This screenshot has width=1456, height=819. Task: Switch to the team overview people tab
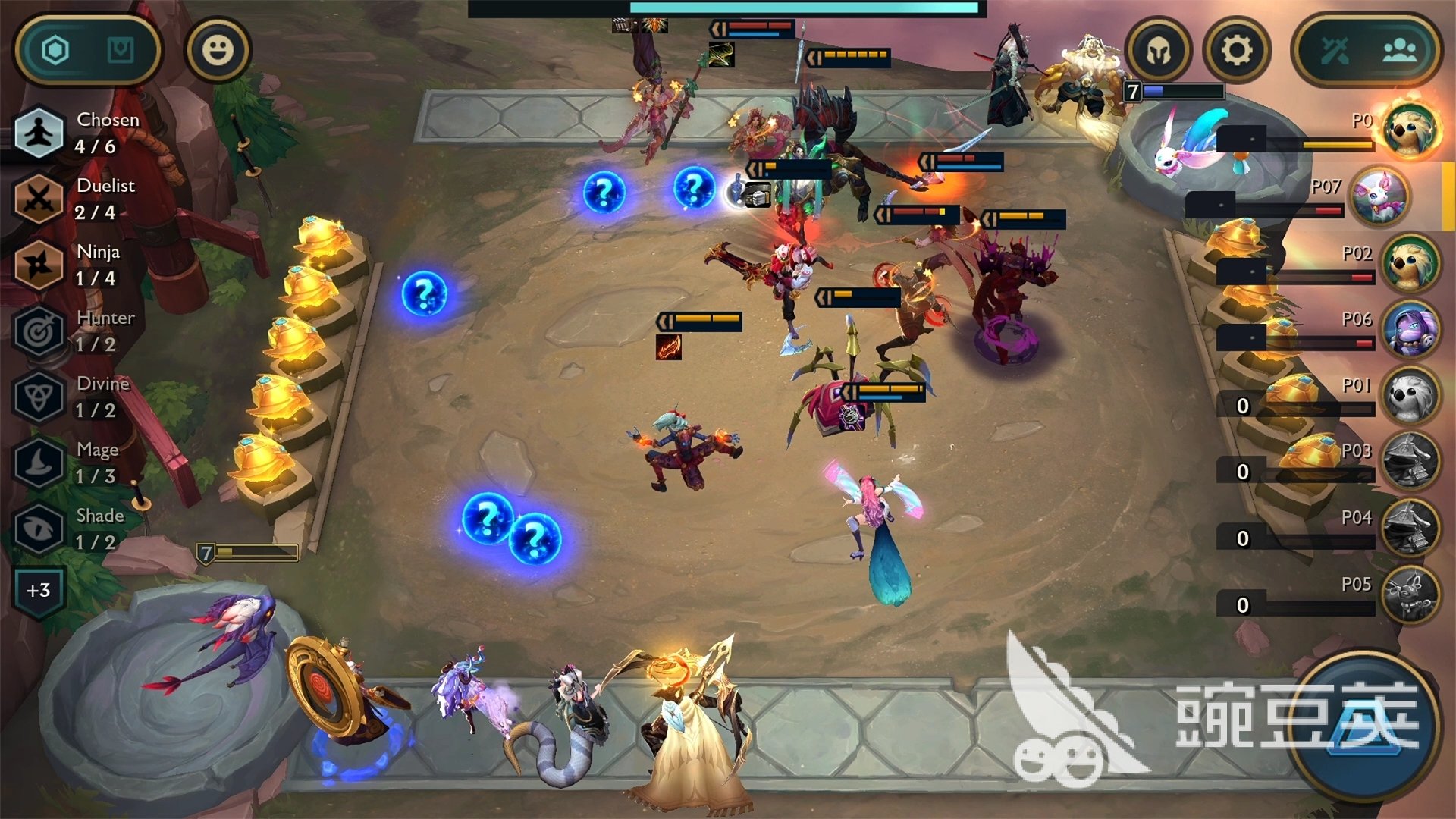[1399, 49]
